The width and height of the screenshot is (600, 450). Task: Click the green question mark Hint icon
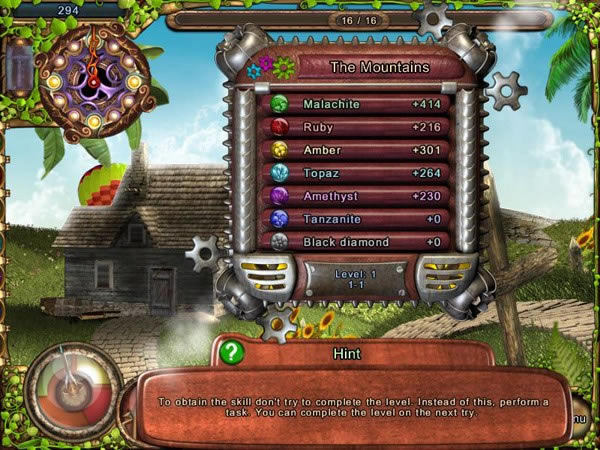(232, 353)
